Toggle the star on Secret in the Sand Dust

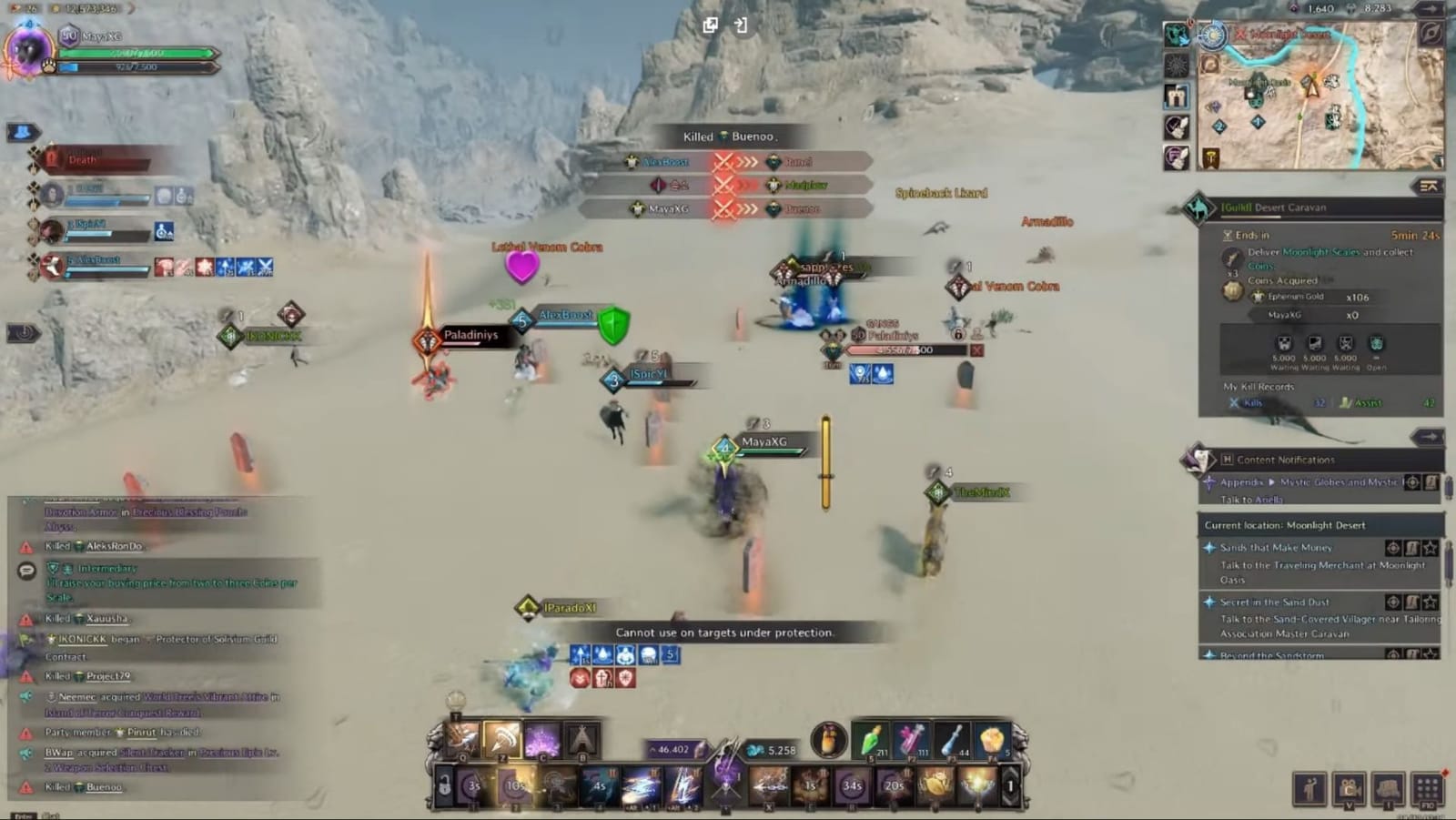click(x=1432, y=602)
